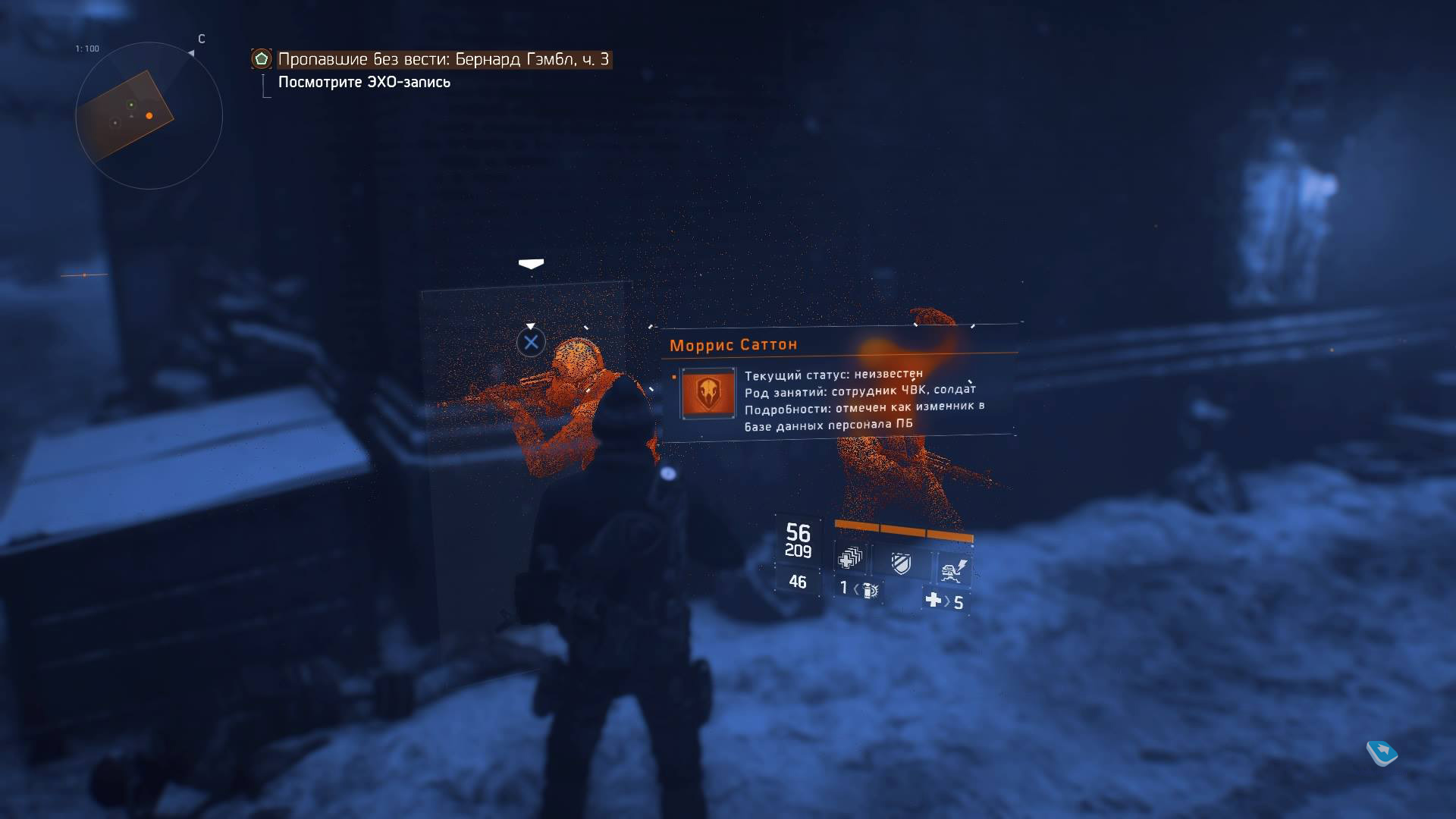1456x819 pixels.
Task: Open Моррис Саттон's orange faction emblem
Action: click(x=708, y=392)
